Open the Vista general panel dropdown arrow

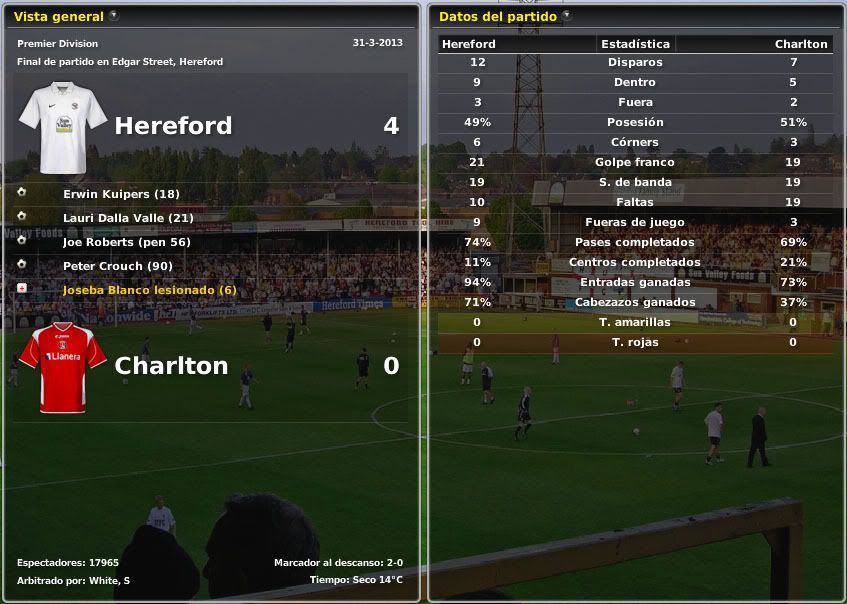(113, 16)
